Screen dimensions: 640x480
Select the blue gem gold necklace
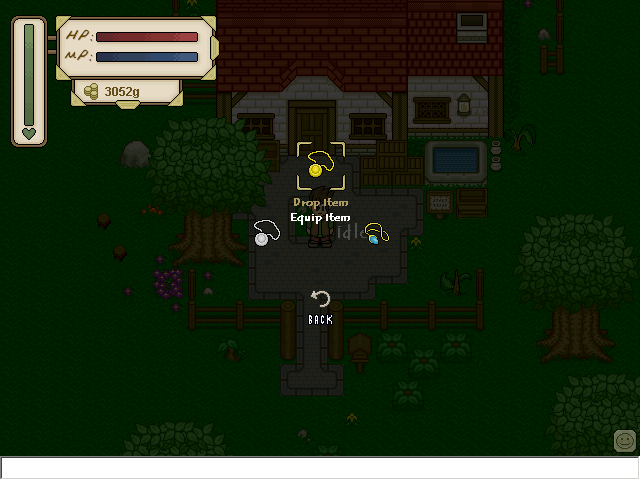[x=375, y=234]
